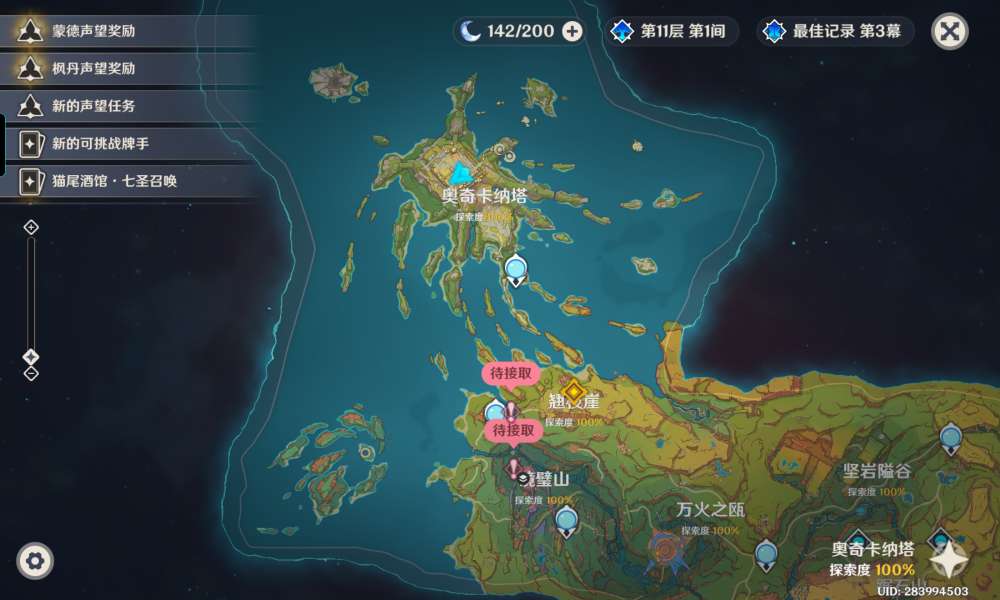
Task: Close the map with the X button
Action: coord(950,31)
